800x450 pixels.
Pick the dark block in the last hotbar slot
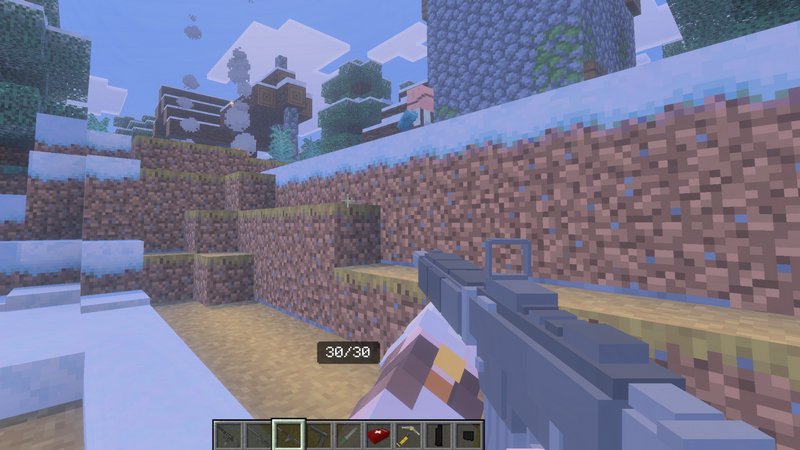coord(467,435)
